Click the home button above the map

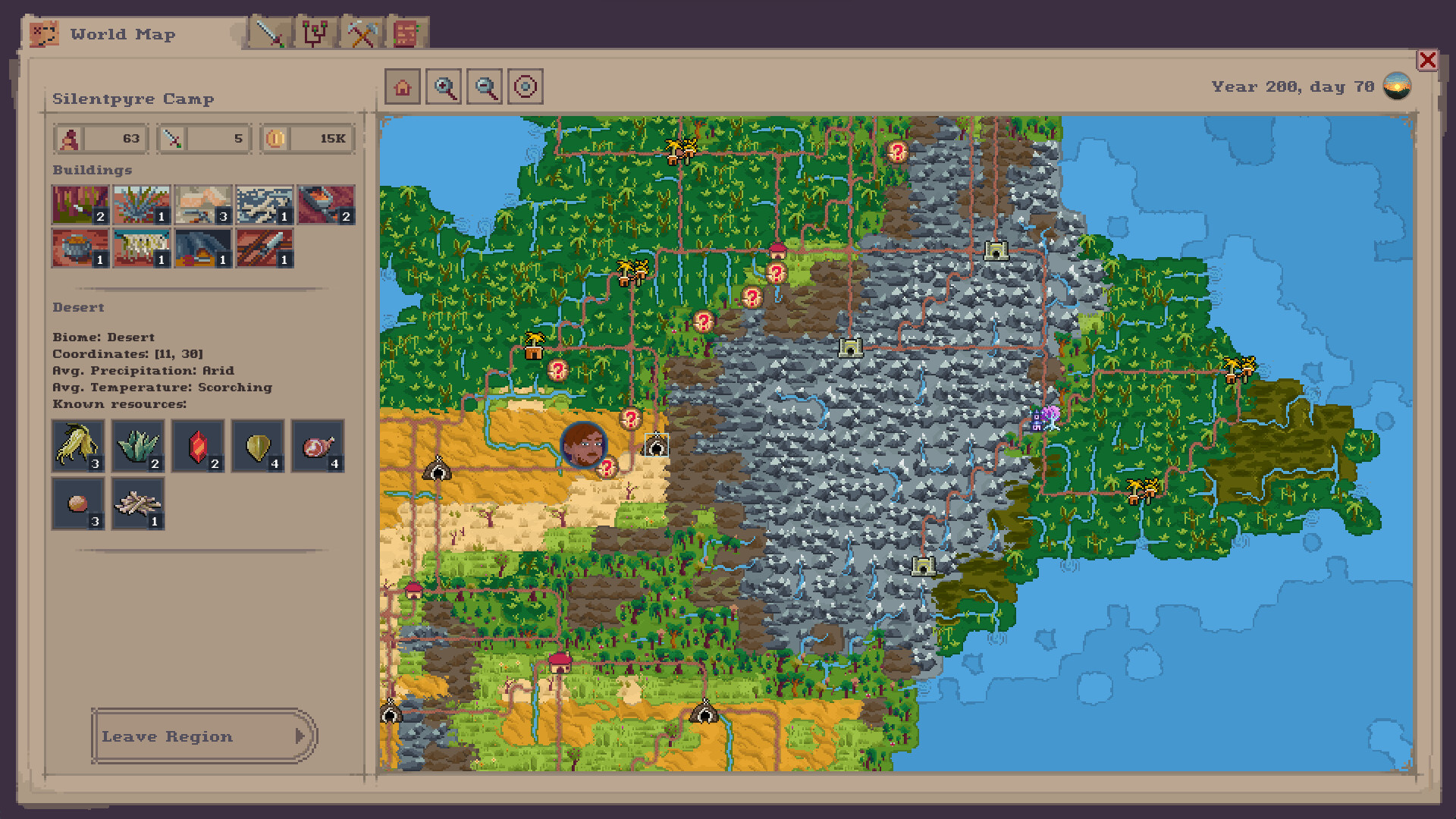[403, 86]
